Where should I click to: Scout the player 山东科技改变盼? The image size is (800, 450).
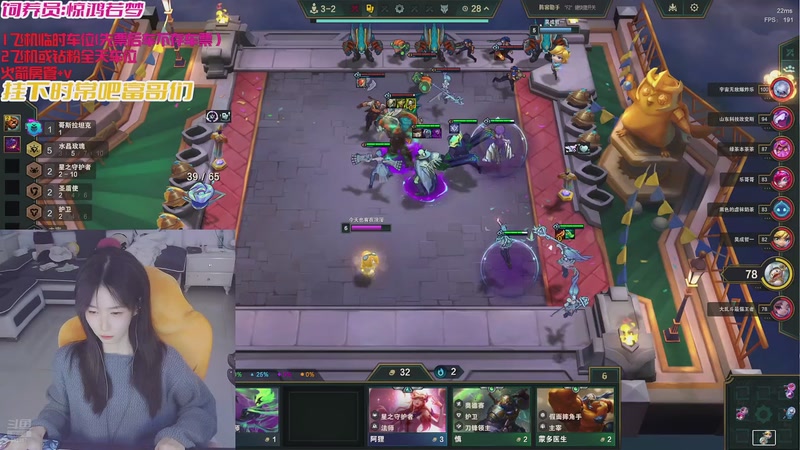pos(782,118)
